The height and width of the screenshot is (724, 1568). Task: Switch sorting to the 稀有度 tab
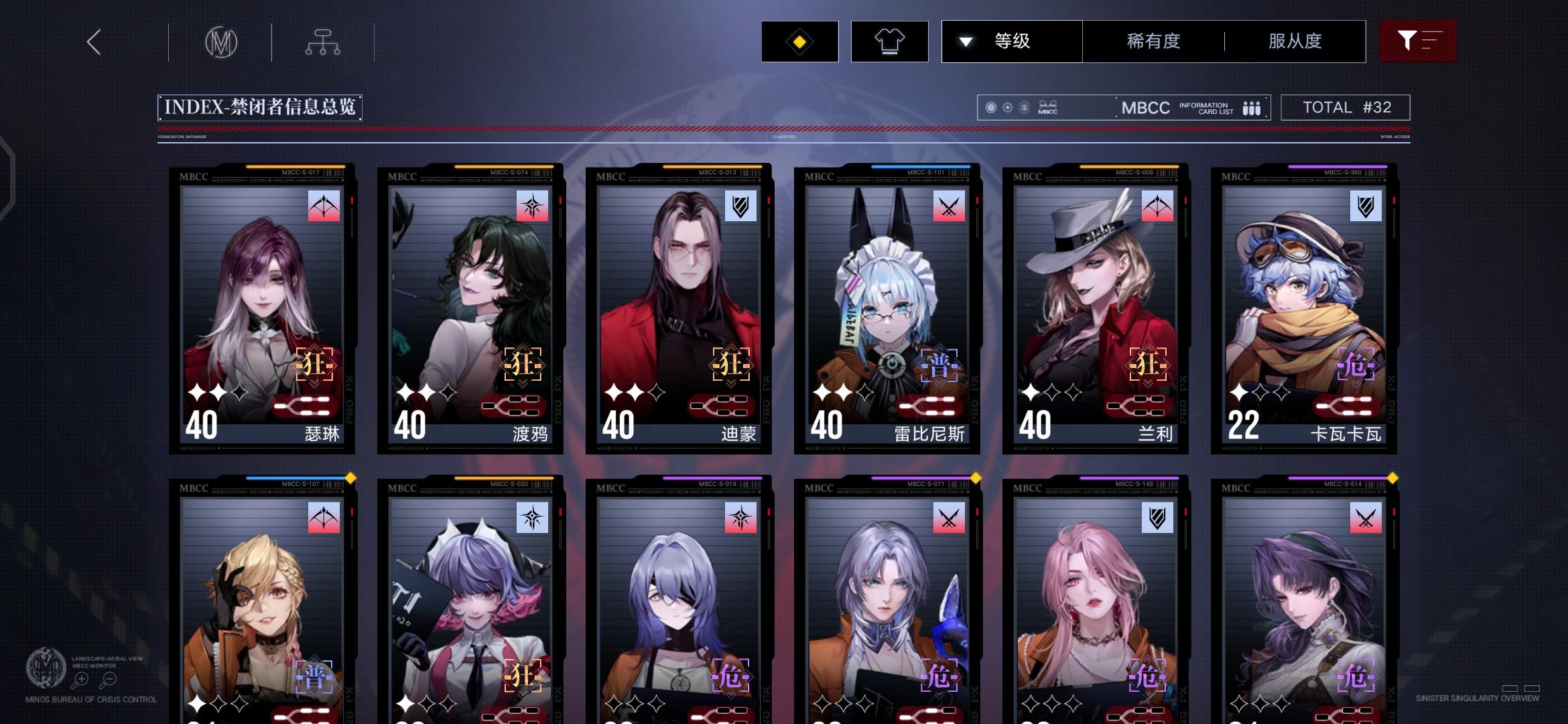click(1153, 42)
